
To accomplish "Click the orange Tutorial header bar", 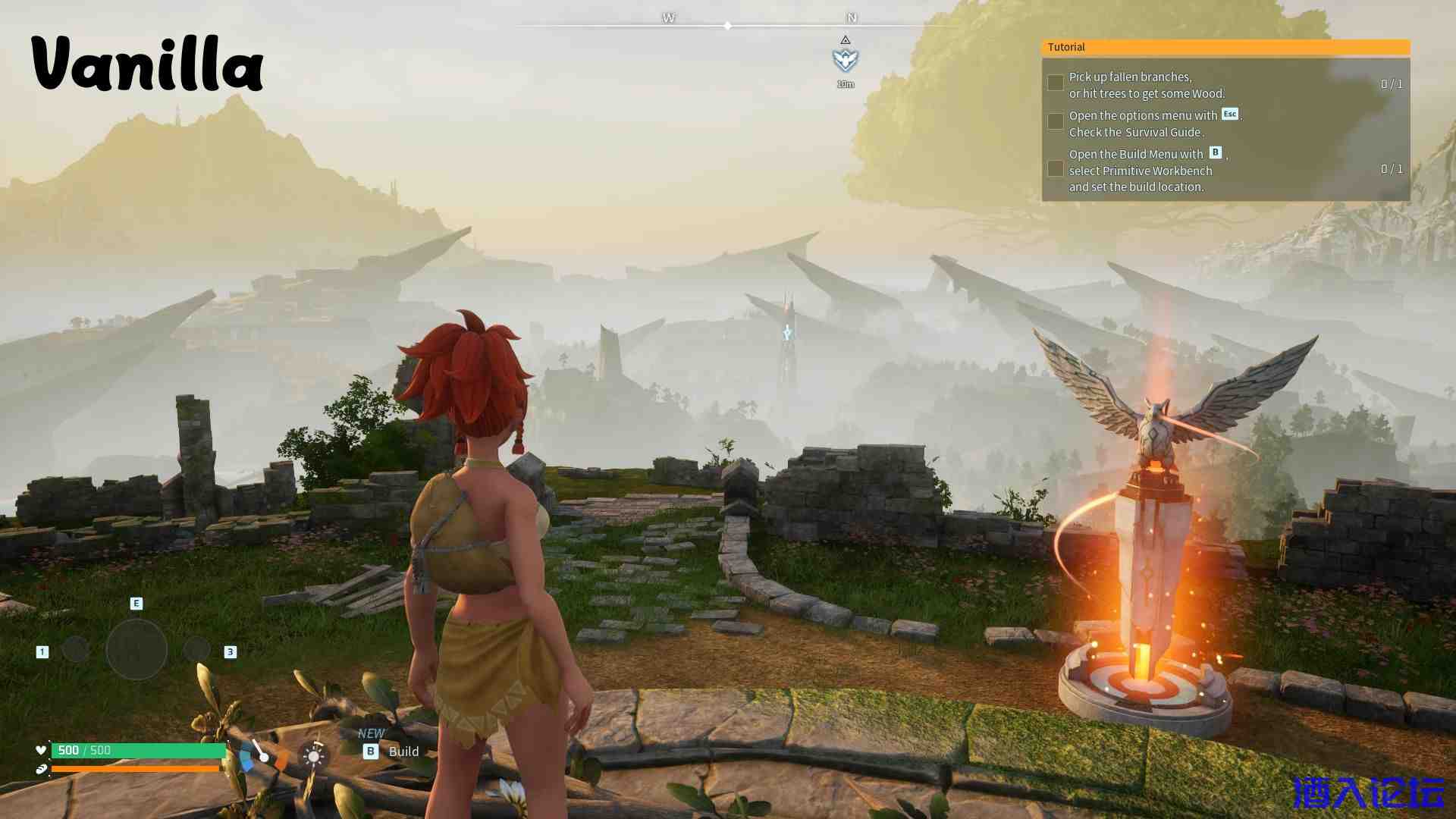I will tap(1225, 47).
